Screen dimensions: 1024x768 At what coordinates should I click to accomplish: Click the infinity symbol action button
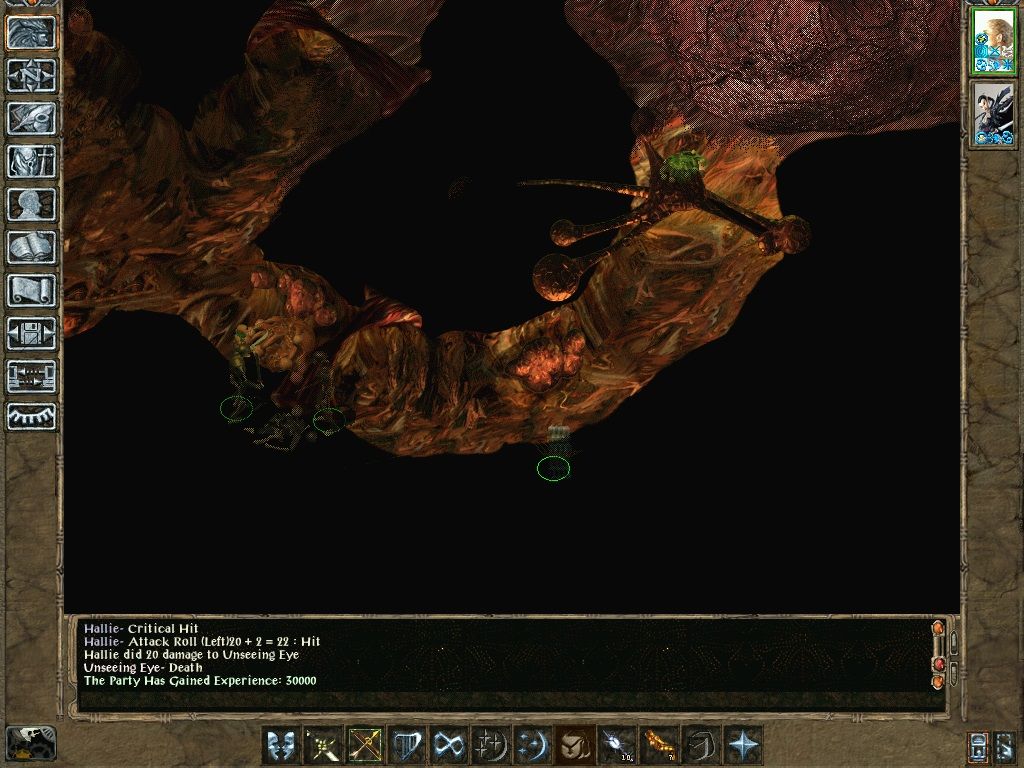pos(448,745)
